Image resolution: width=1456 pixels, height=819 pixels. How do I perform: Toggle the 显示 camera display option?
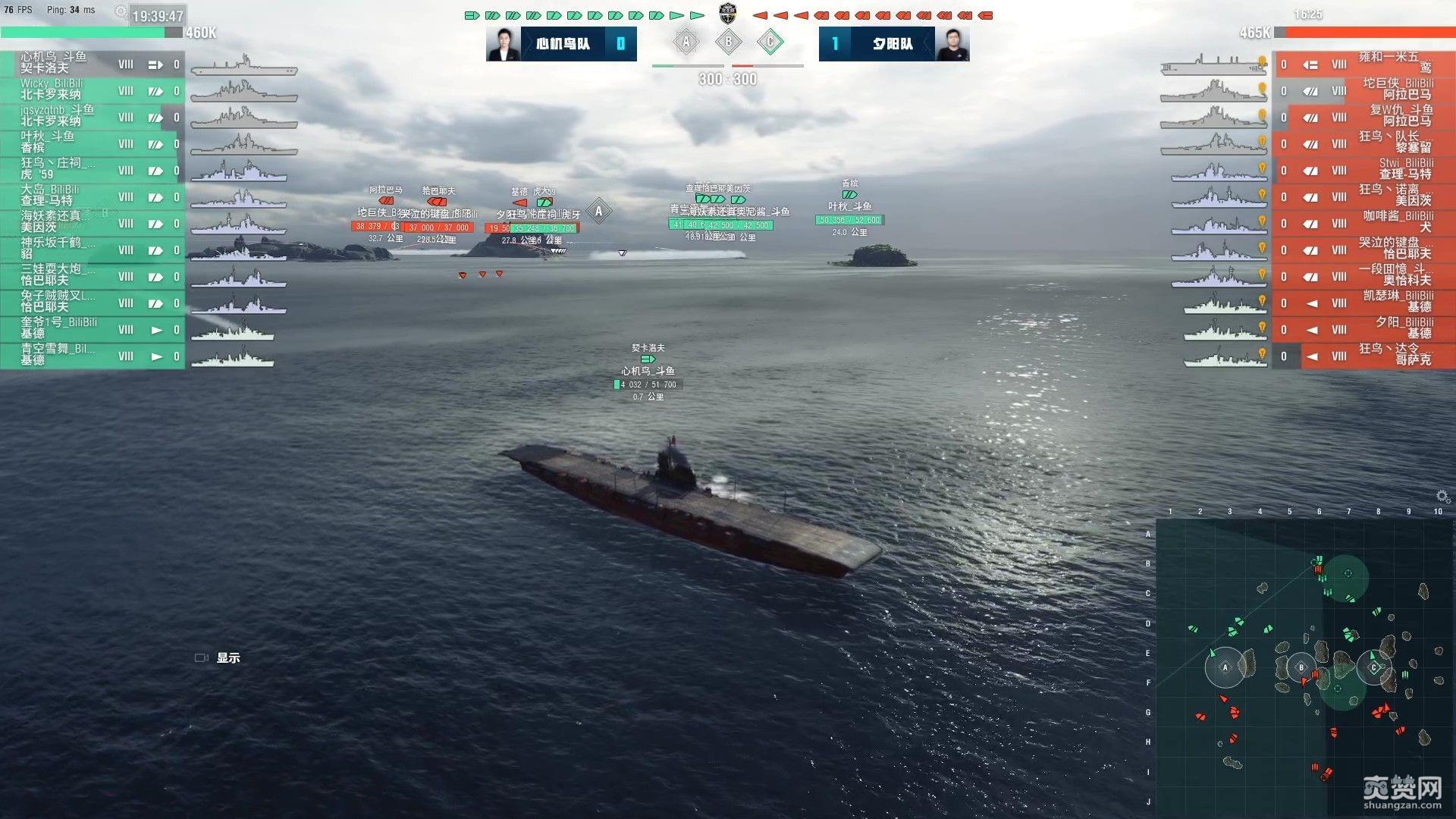pos(218,657)
